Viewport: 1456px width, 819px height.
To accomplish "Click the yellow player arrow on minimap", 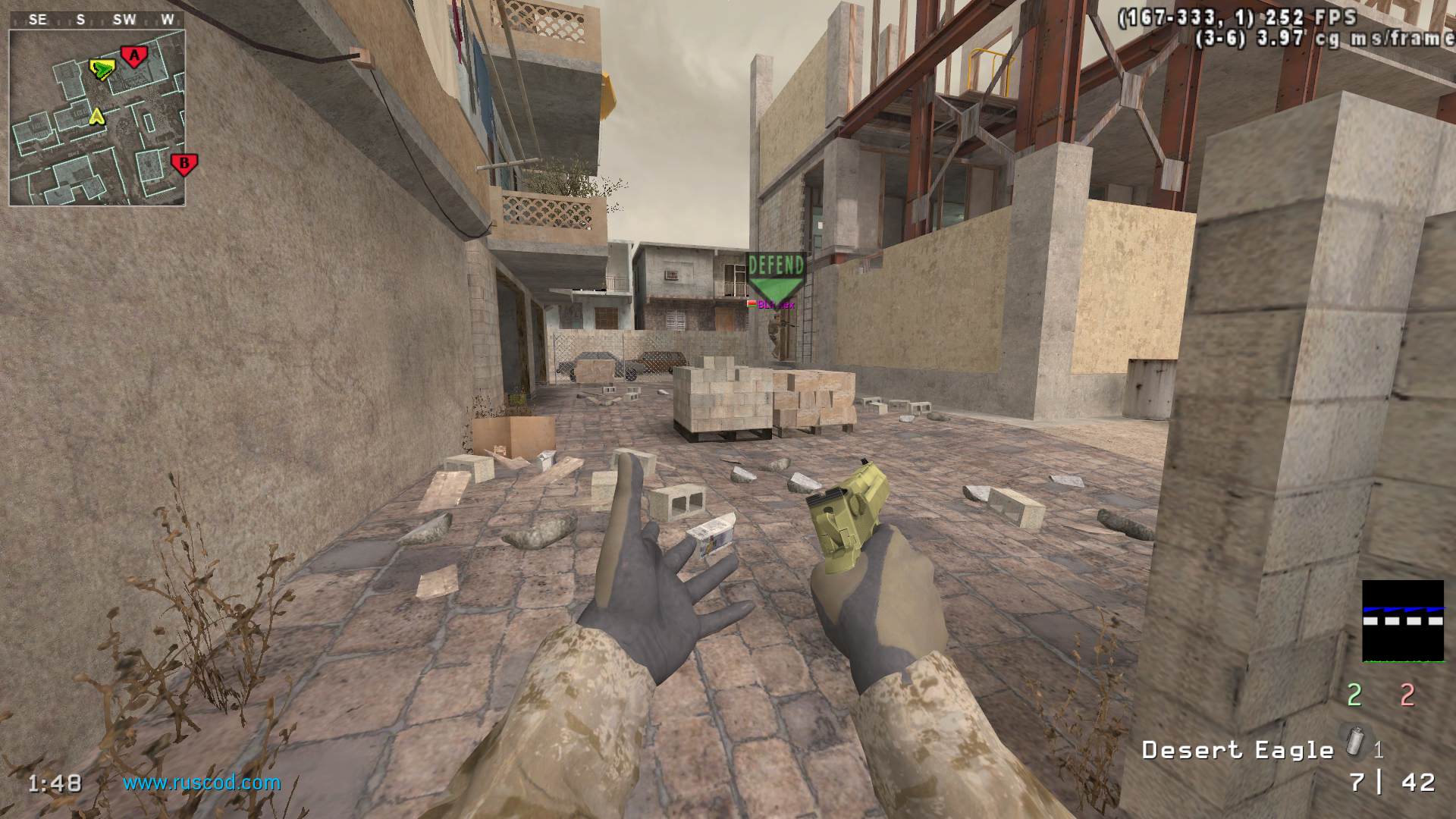I will (96, 116).
